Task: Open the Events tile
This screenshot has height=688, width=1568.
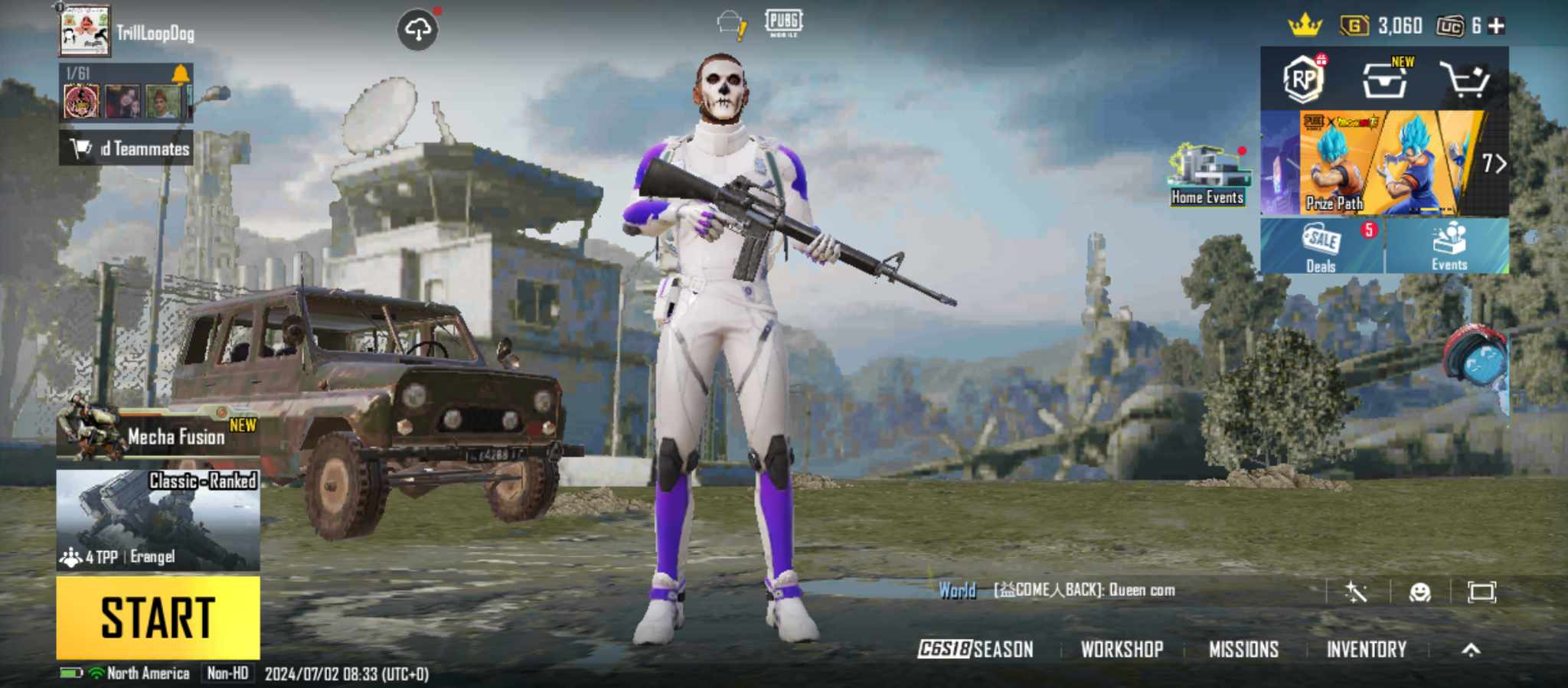Action: pyautogui.click(x=1449, y=246)
